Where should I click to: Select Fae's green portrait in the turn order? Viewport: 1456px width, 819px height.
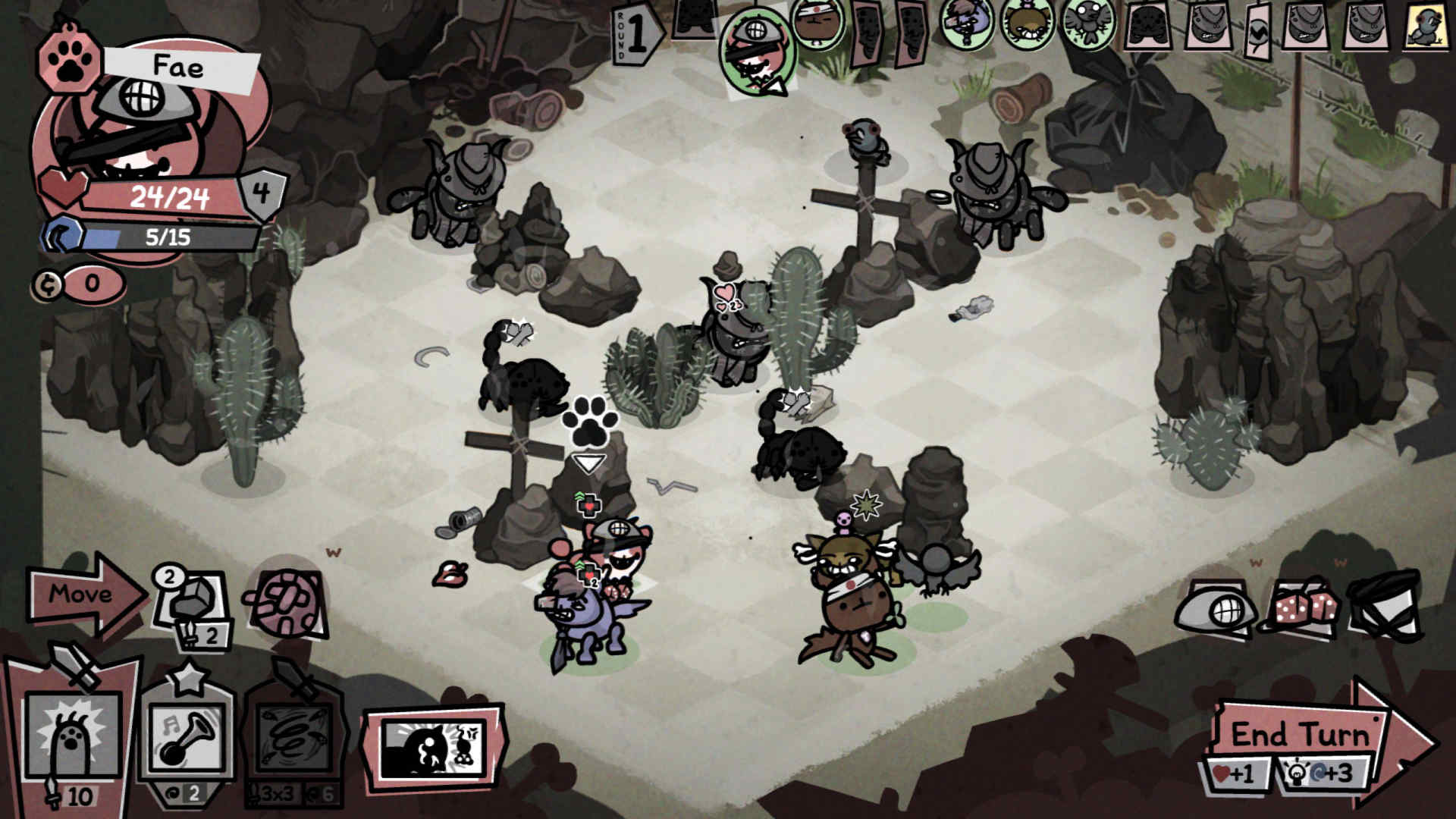coord(755,49)
